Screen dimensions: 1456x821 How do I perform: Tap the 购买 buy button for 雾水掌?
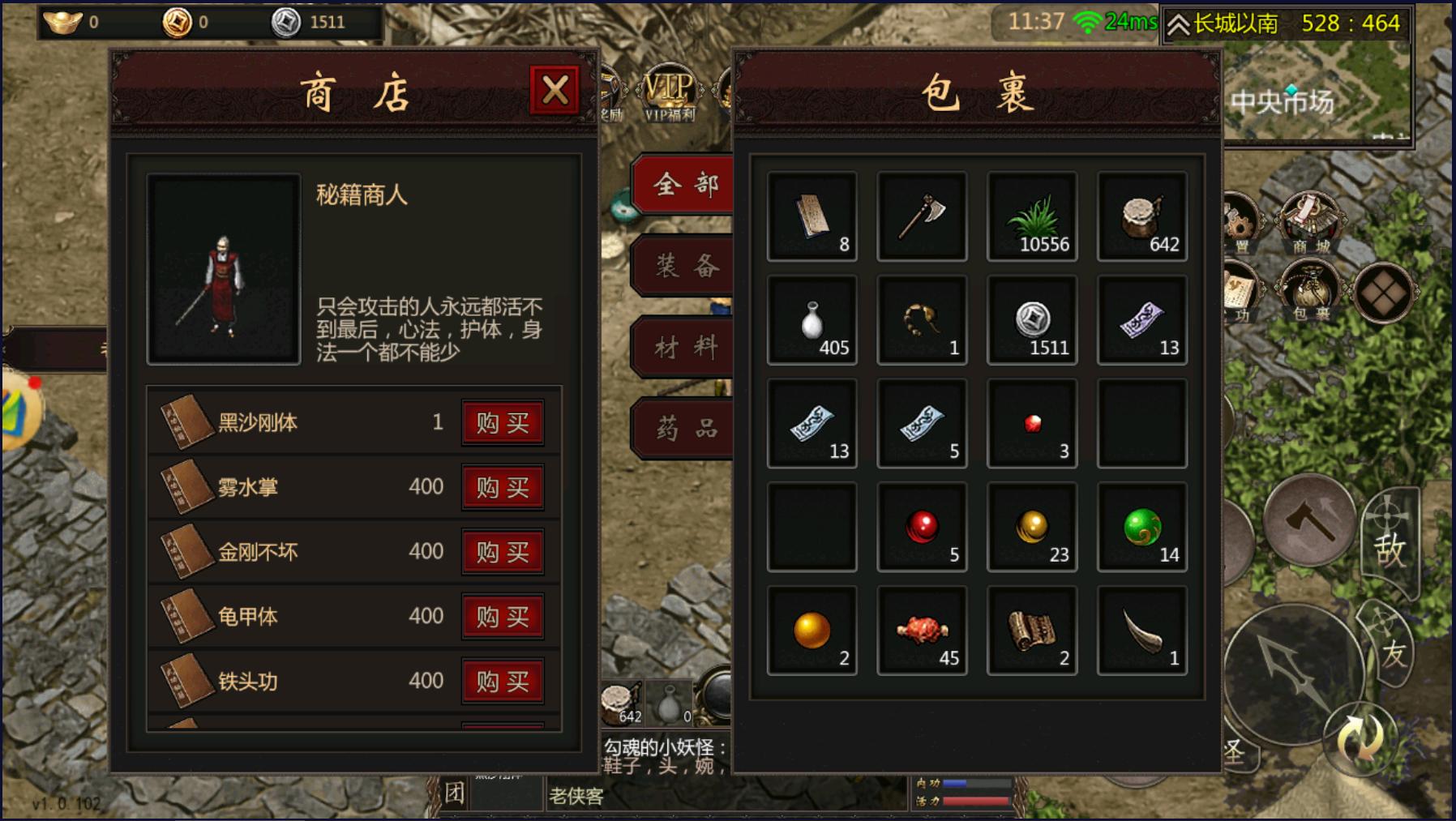503,487
